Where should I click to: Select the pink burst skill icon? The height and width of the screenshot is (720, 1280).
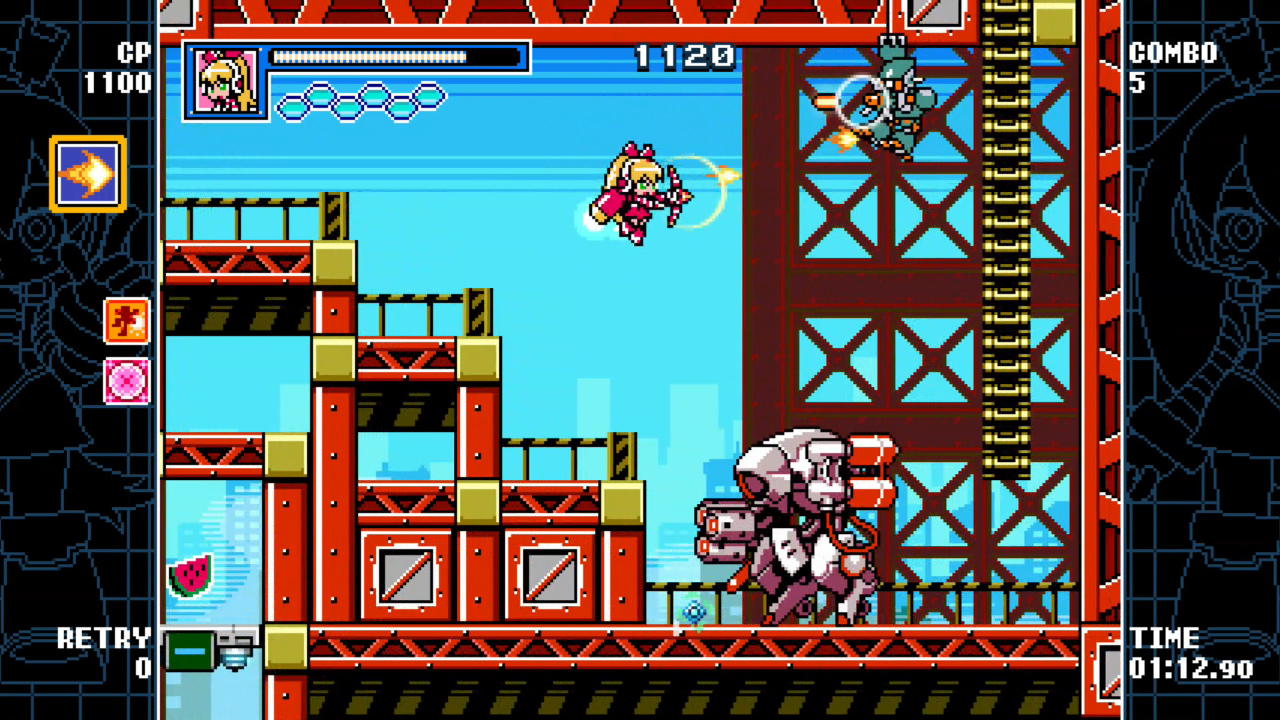128,379
